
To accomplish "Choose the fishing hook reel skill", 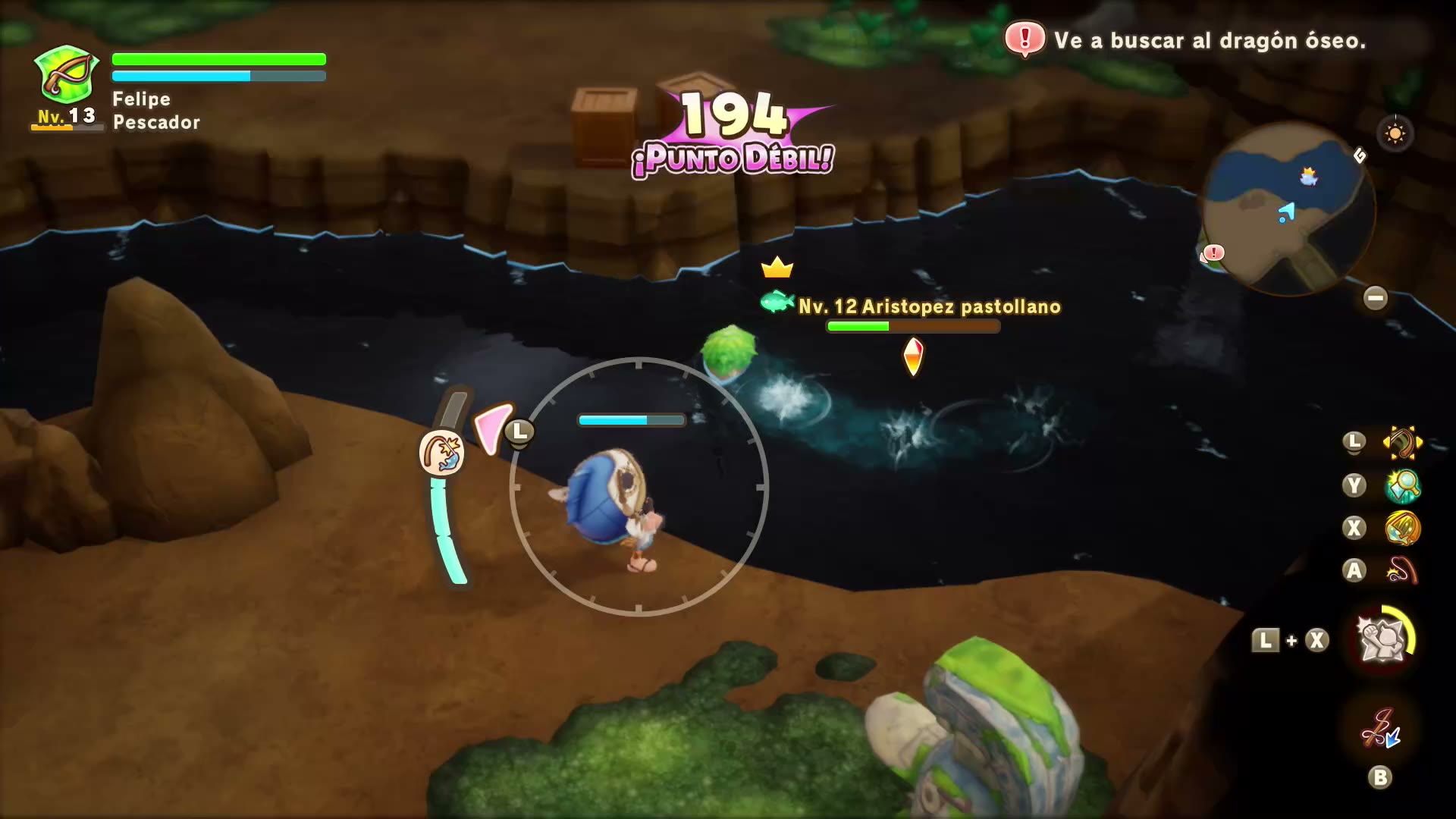I will click(x=1402, y=570).
